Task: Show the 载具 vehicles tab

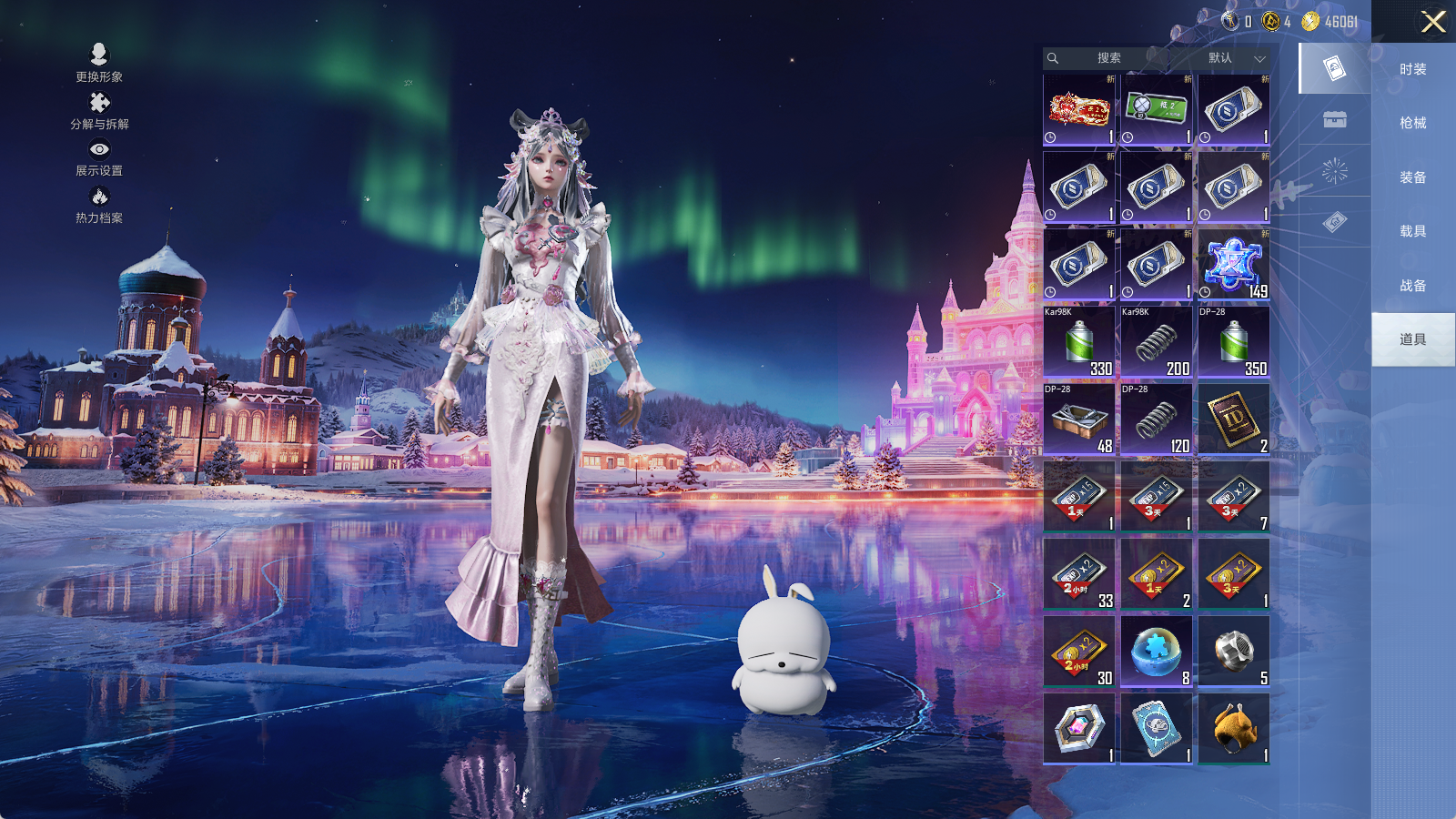Action: 1412,231
